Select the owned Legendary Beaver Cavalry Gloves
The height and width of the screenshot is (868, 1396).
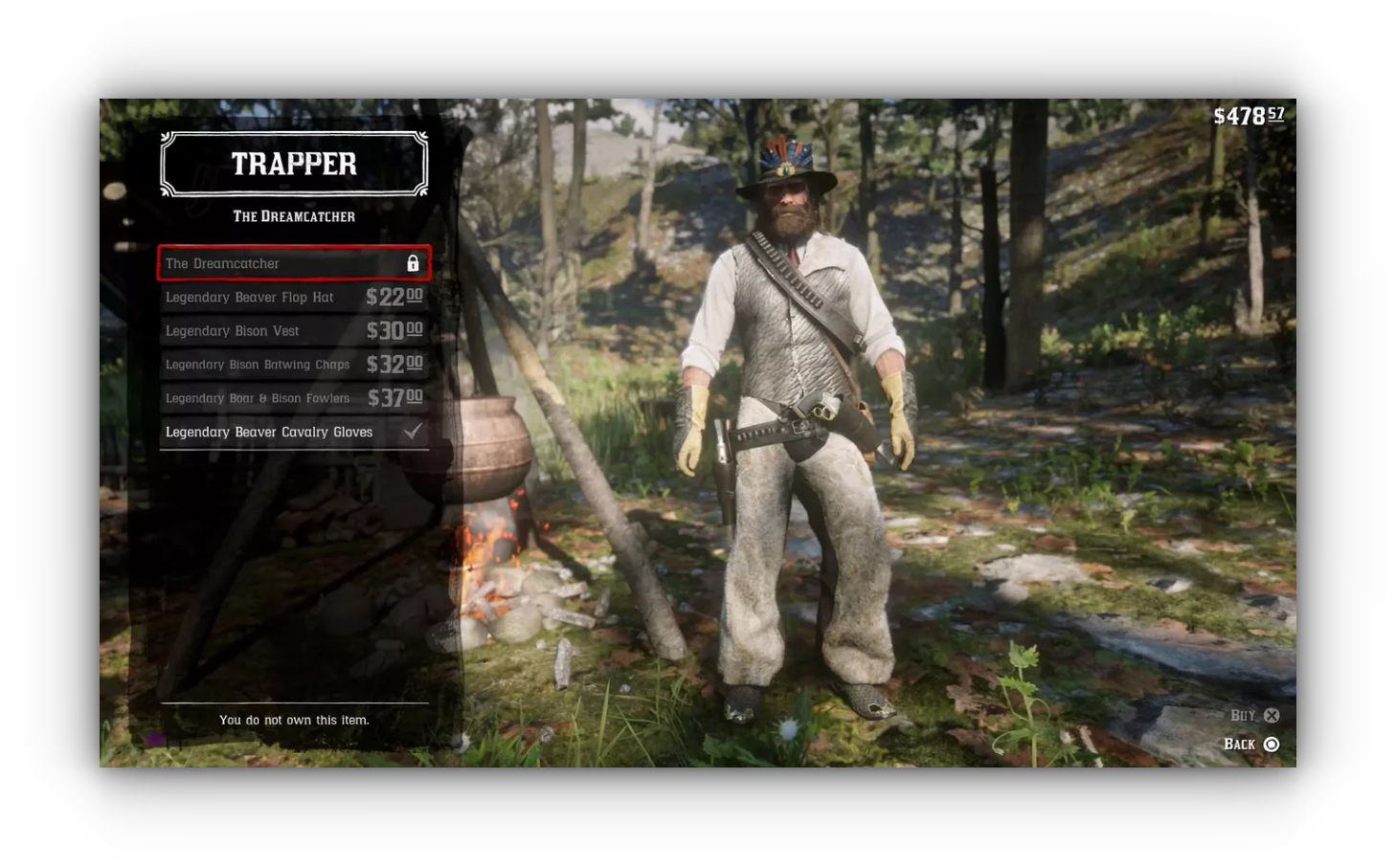click(x=293, y=433)
